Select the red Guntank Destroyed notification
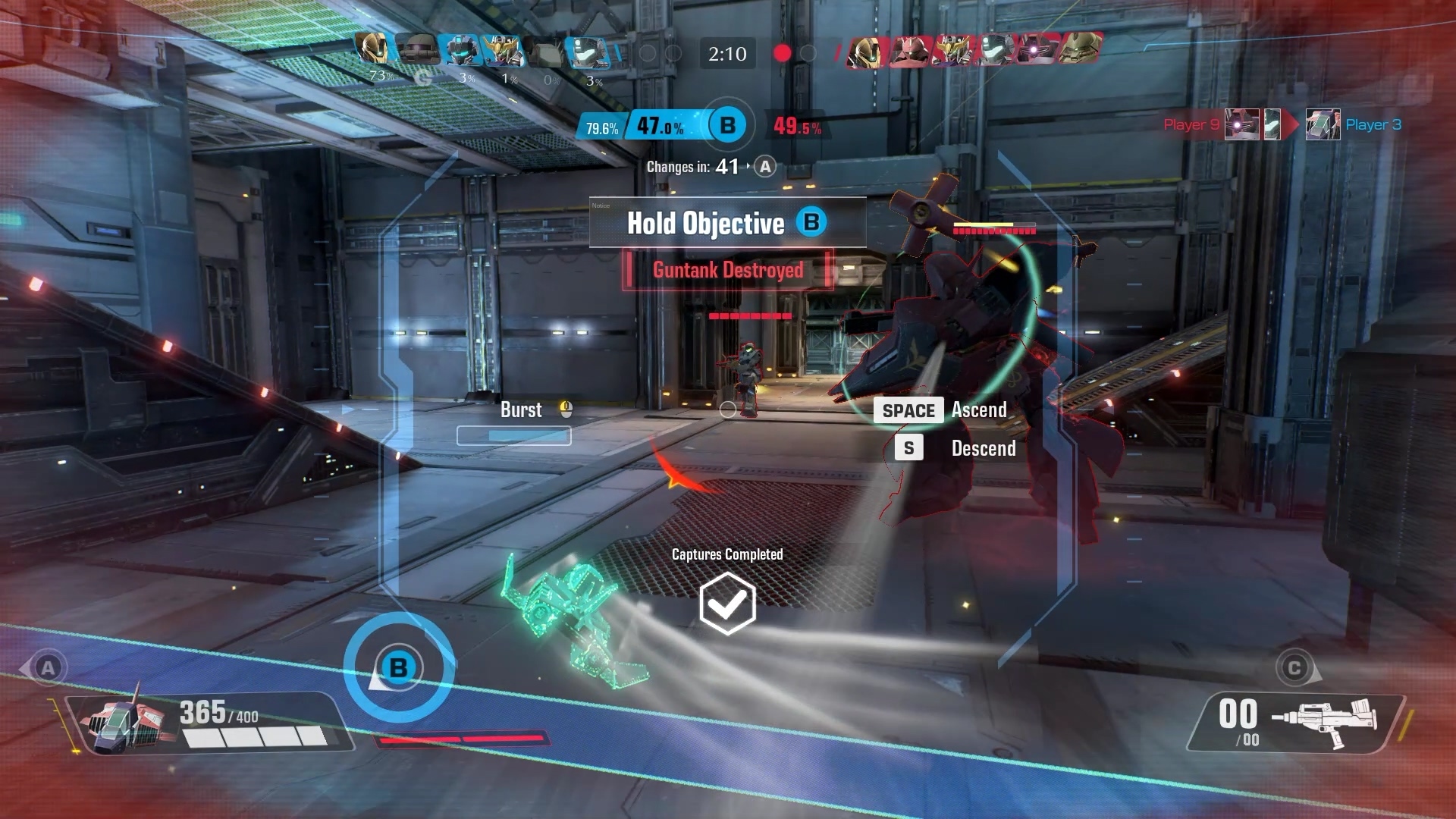 point(727,270)
